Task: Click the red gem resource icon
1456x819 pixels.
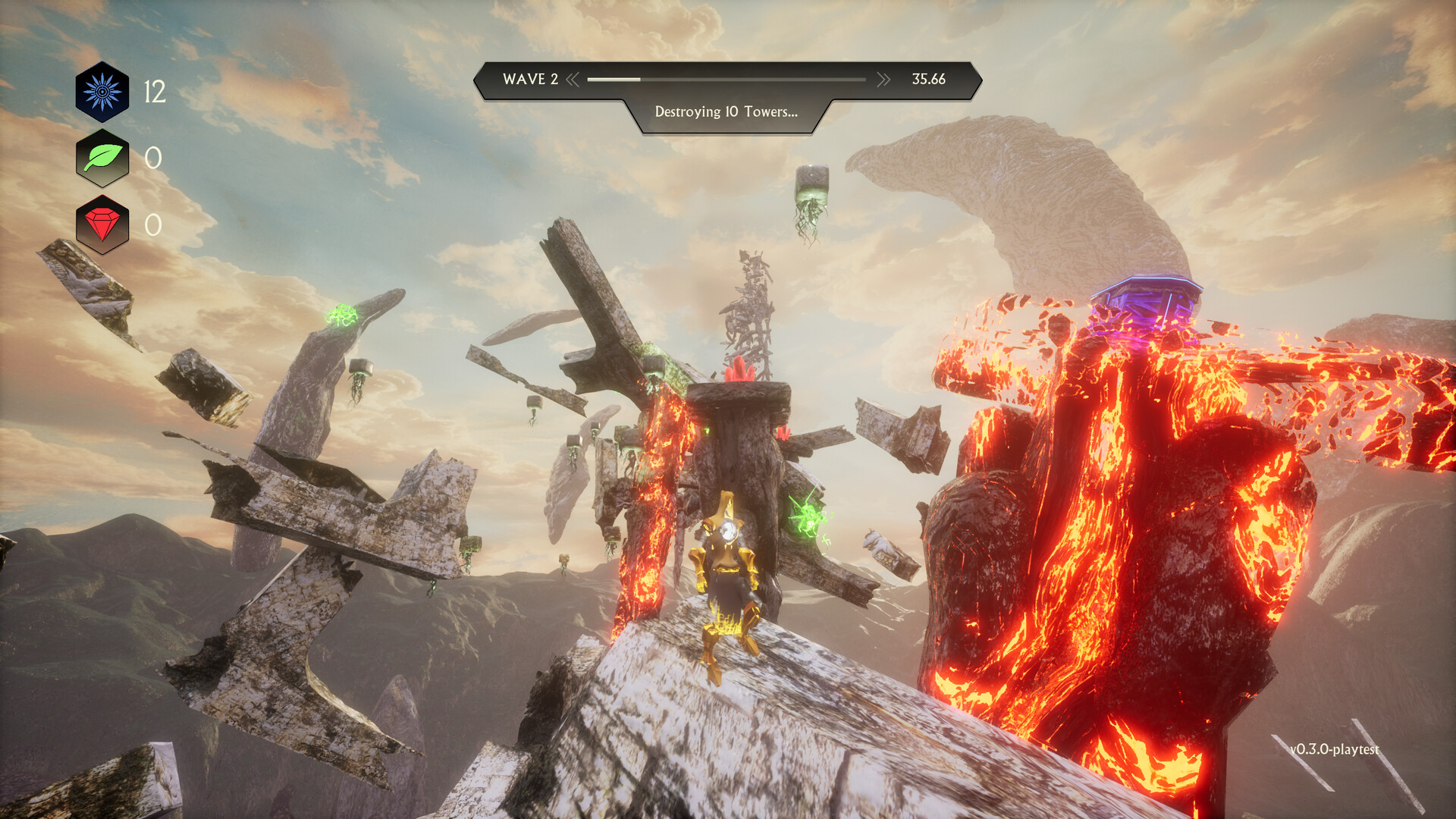Action: pyautogui.click(x=102, y=224)
